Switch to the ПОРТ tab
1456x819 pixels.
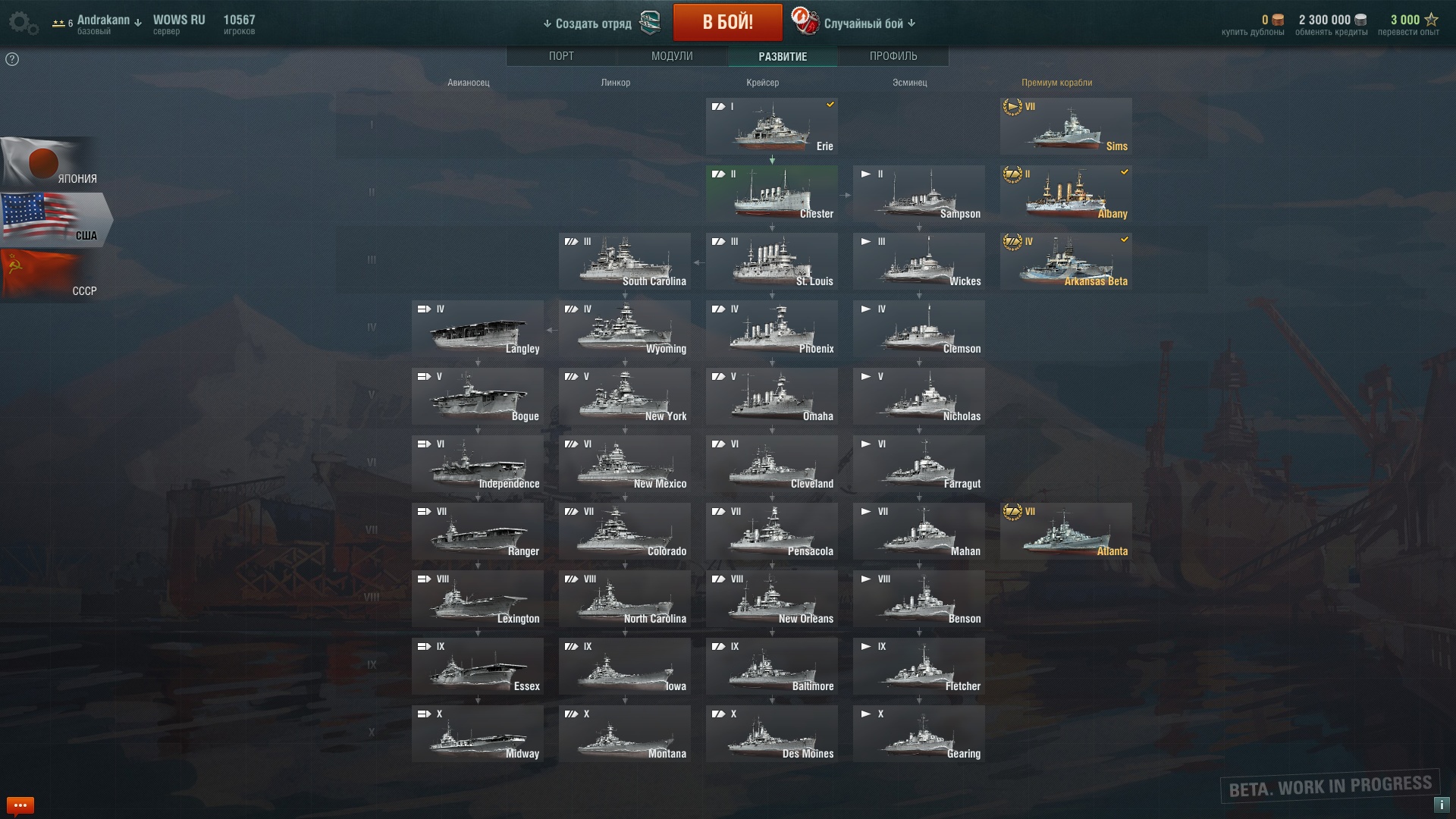pos(561,56)
